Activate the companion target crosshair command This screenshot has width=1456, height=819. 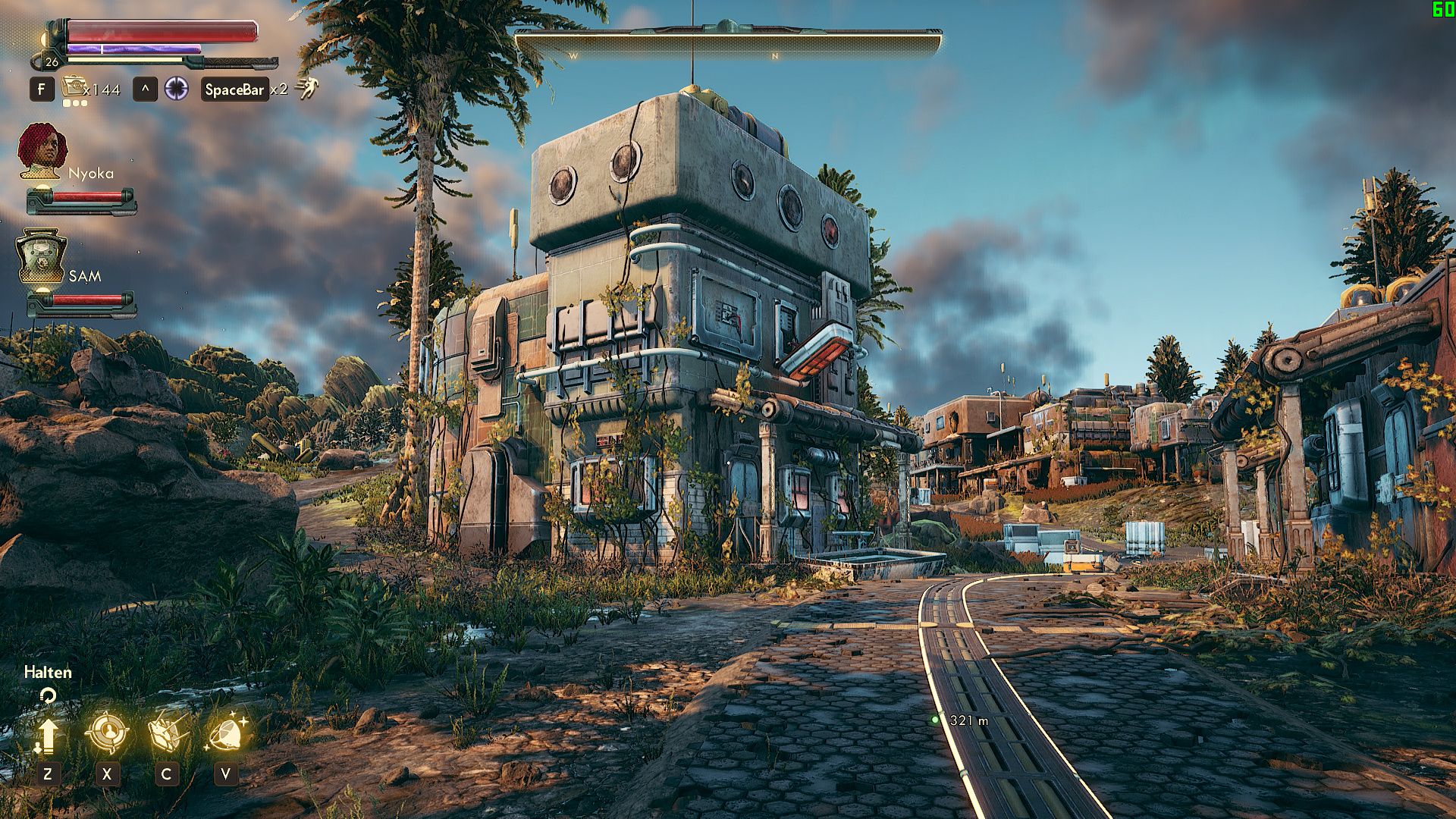(x=107, y=733)
